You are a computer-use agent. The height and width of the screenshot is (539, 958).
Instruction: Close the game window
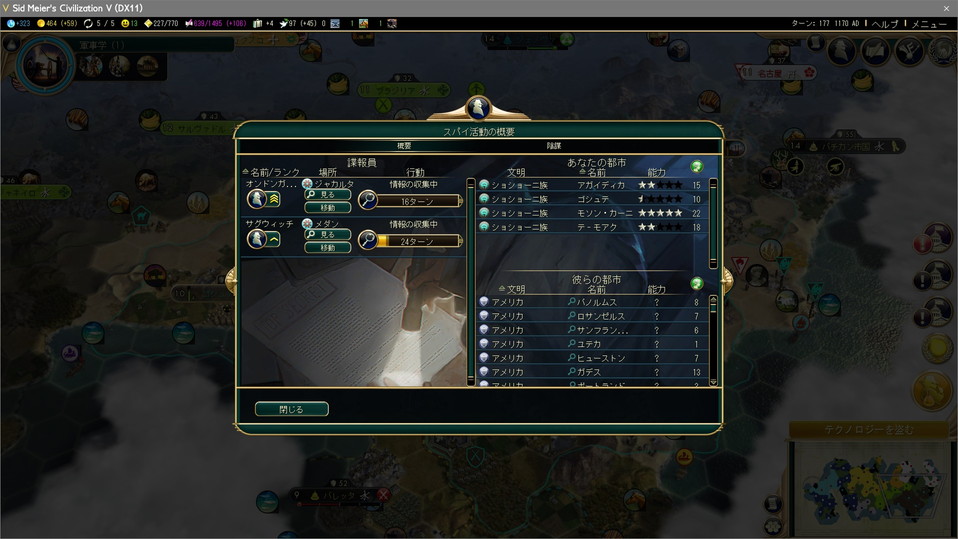[x=946, y=8]
